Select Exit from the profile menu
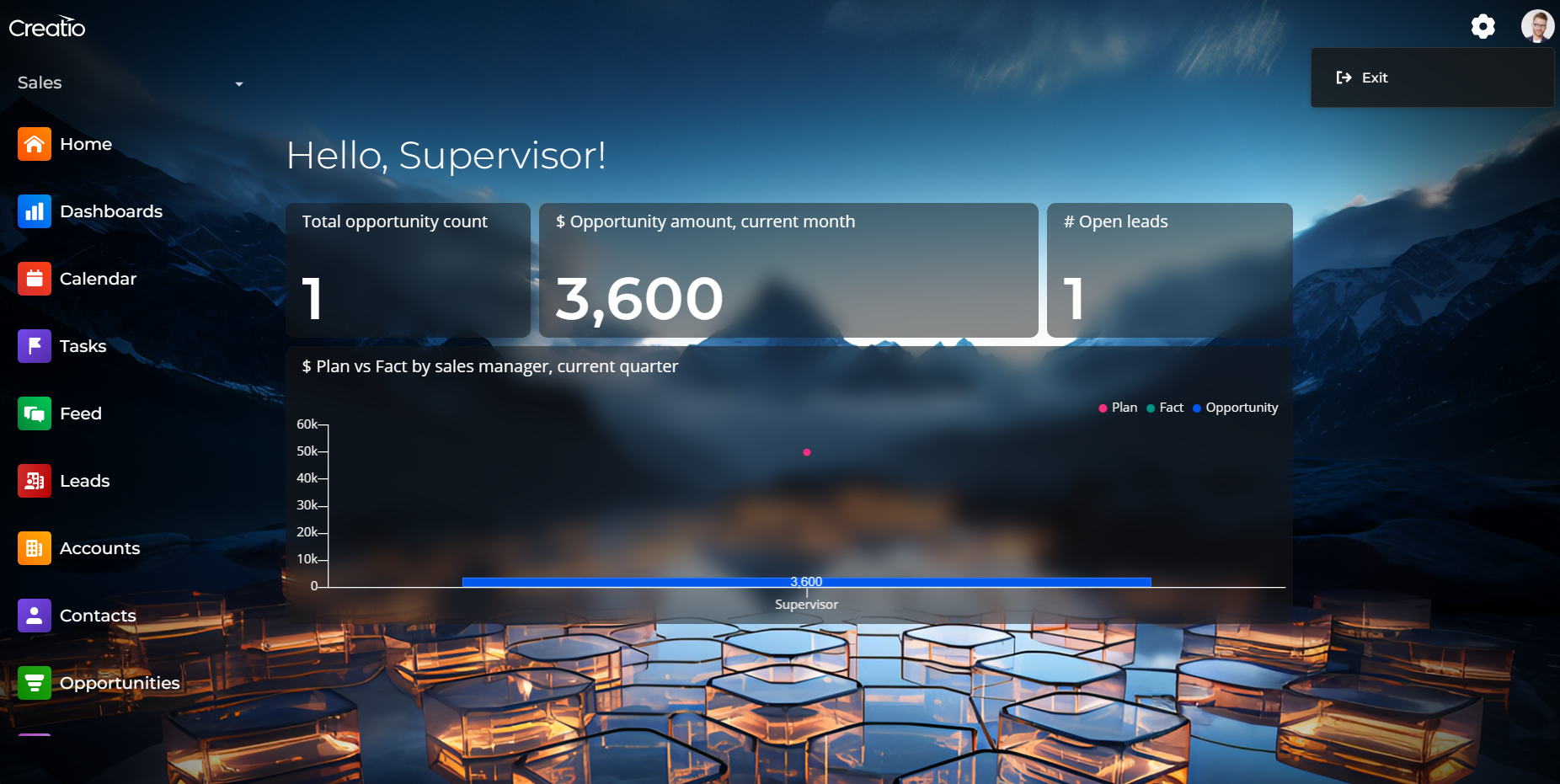The height and width of the screenshot is (784, 1560). (1375, 77)
